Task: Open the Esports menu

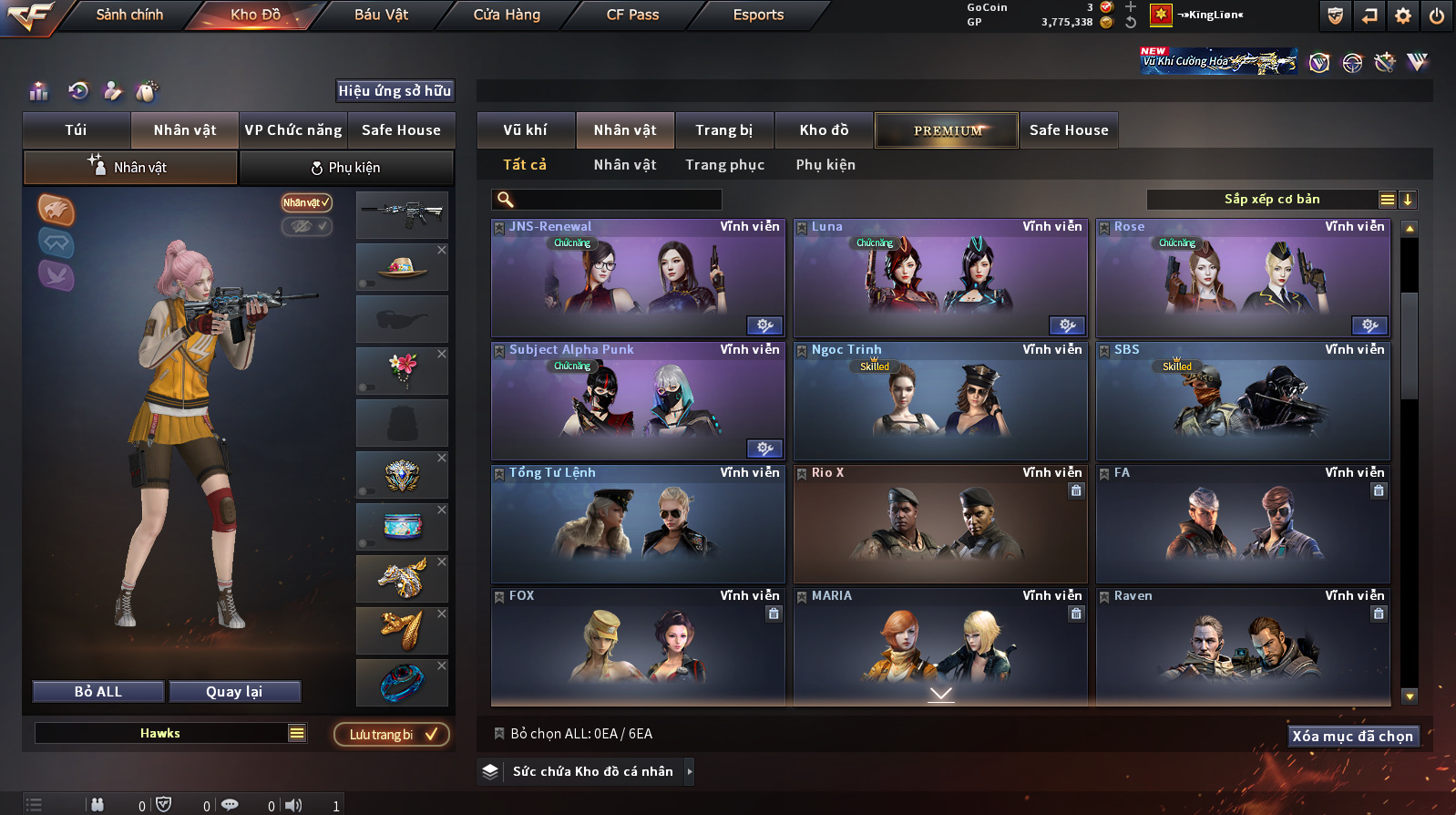Action: coord(758,15)
